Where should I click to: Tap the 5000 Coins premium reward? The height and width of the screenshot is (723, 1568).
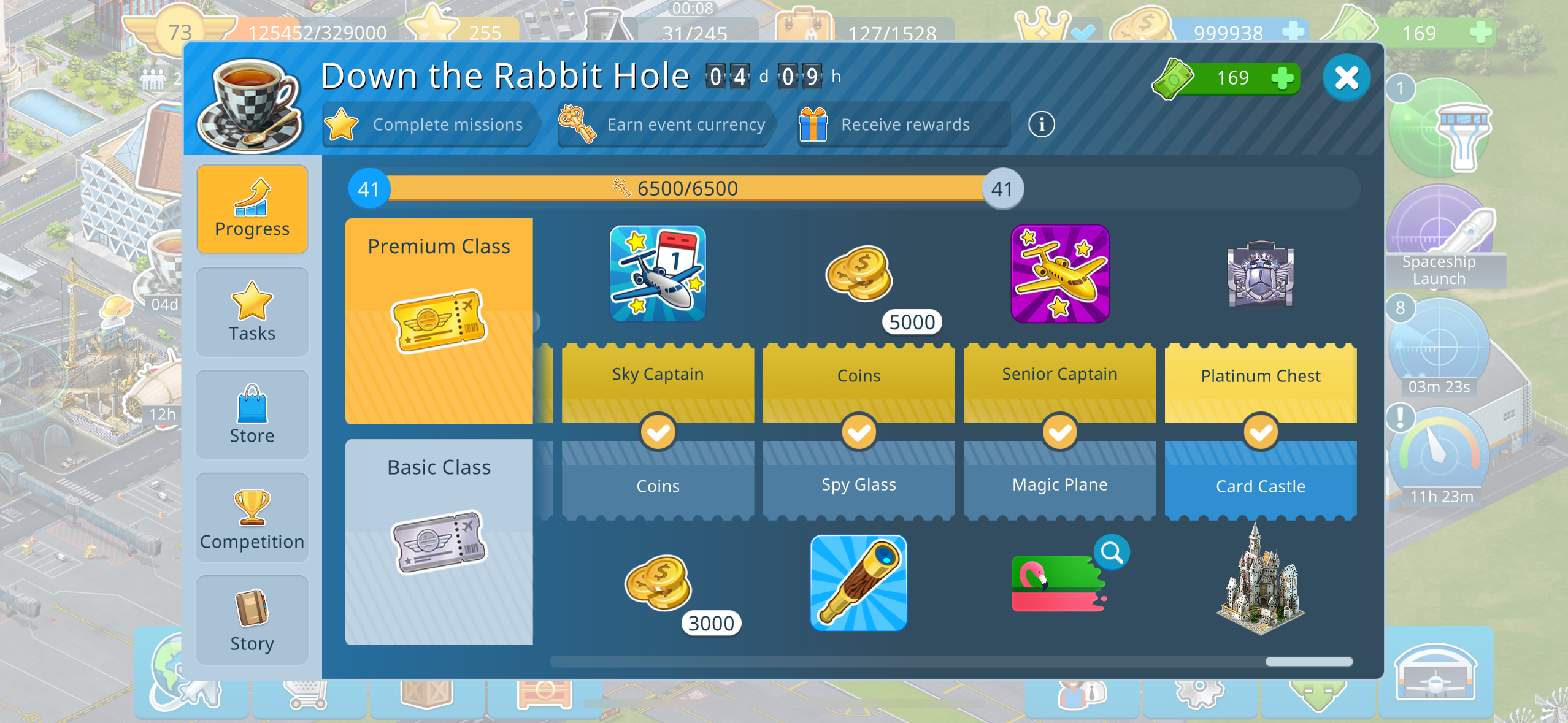pos(859,274)
